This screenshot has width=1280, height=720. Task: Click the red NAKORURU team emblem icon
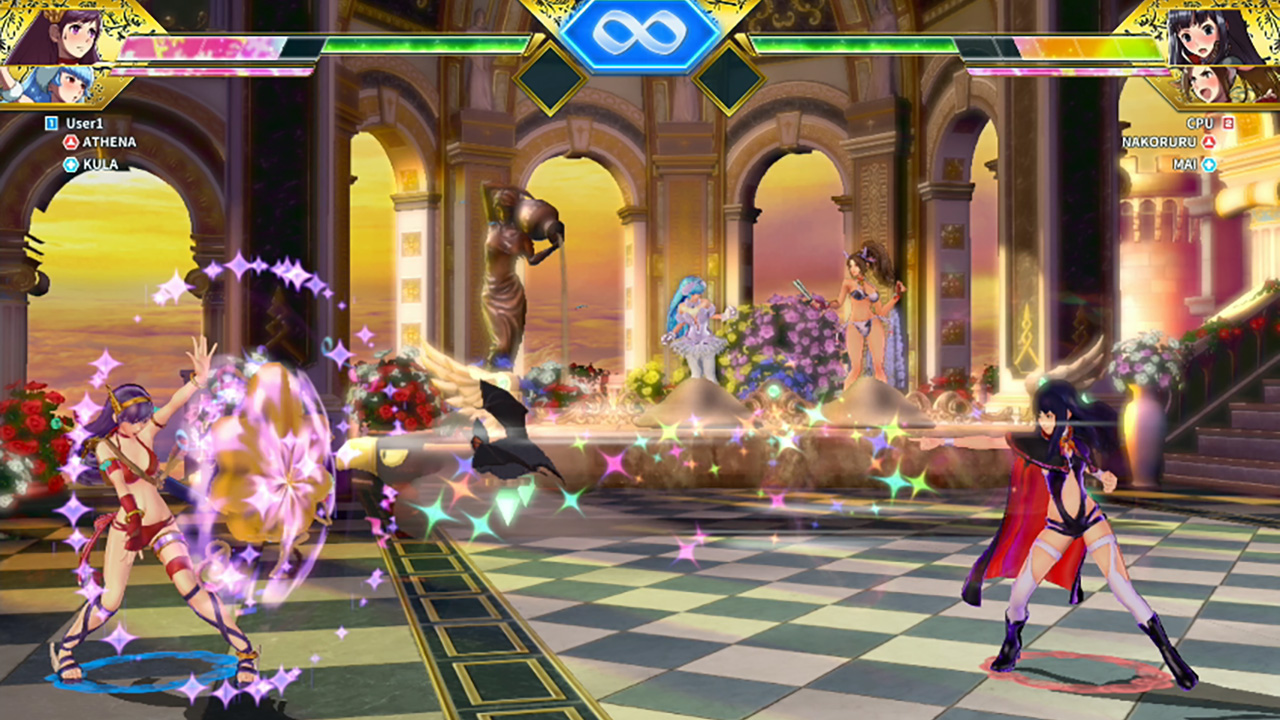pyautogui.click(x=1209, y=142)
